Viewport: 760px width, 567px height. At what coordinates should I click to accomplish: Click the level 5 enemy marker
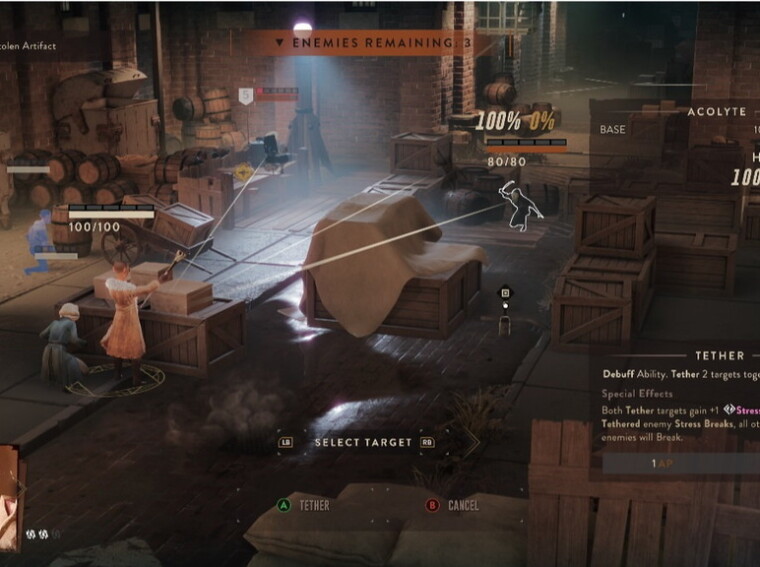(245, 96)
